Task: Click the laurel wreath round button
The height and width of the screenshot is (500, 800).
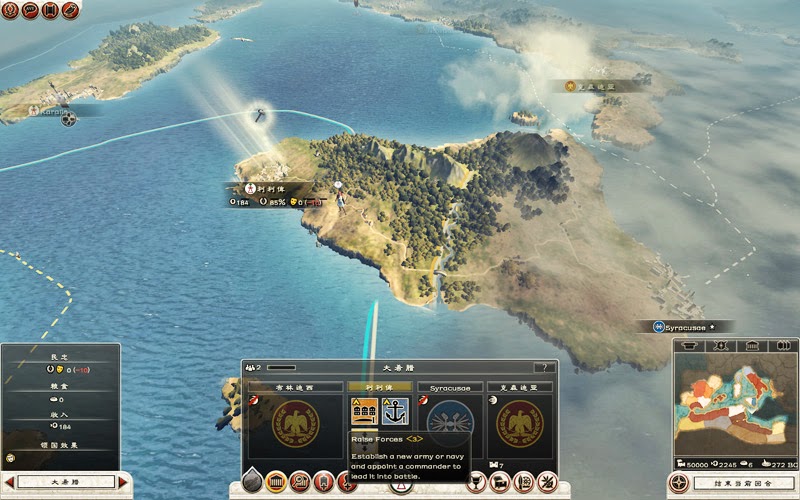Action: [547, 482]
